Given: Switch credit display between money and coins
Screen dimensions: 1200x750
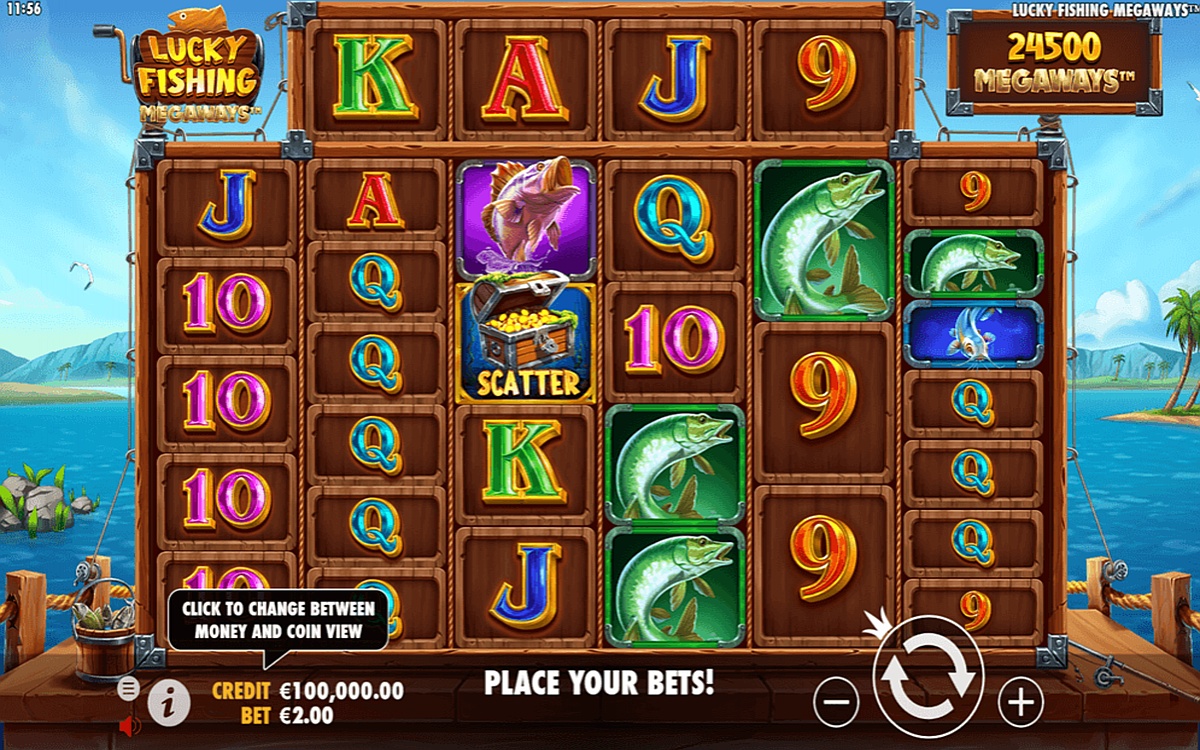Looking at the screenshot, I should [308, 691].
